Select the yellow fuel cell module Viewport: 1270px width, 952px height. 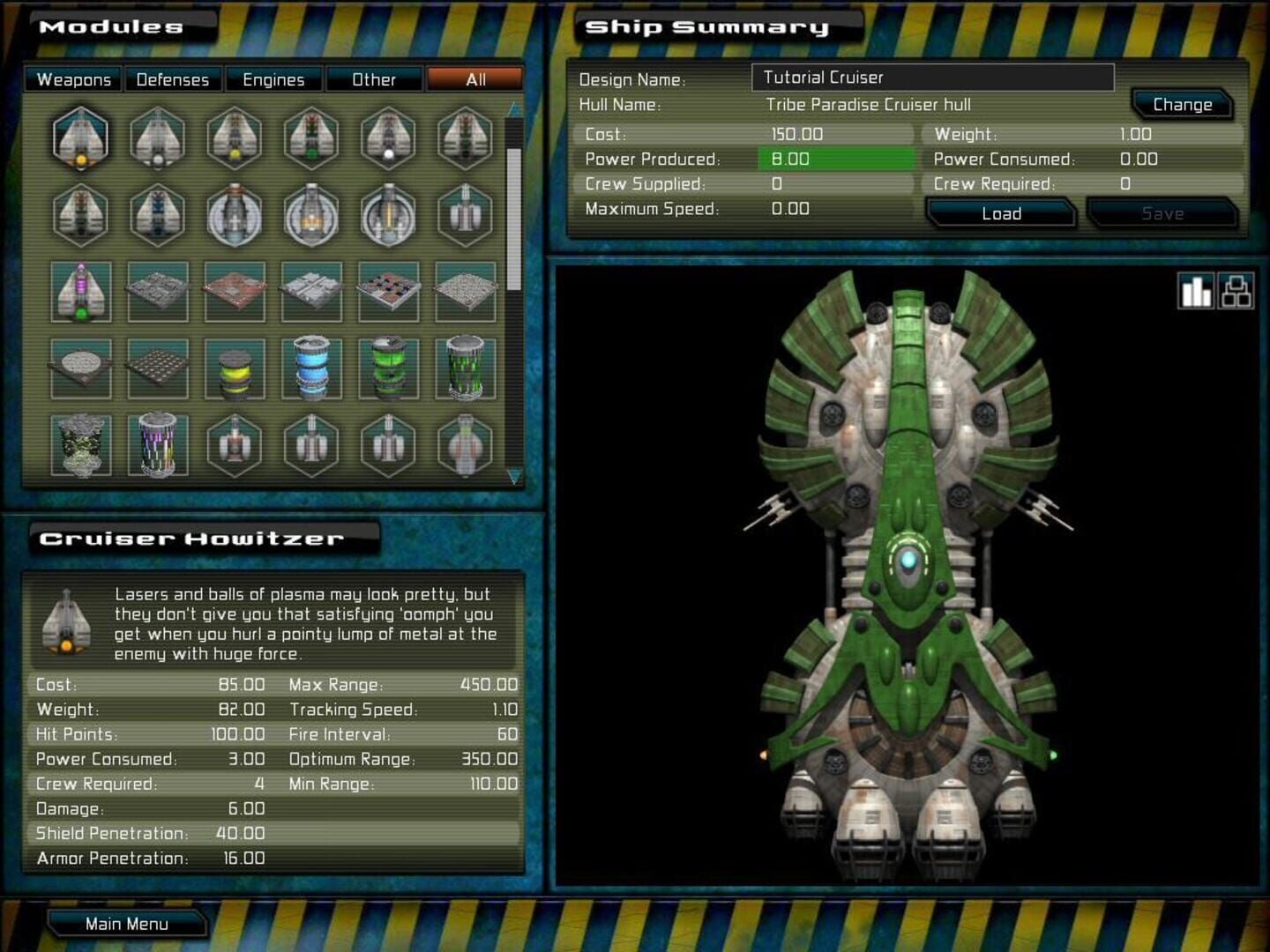pos(235,368)
